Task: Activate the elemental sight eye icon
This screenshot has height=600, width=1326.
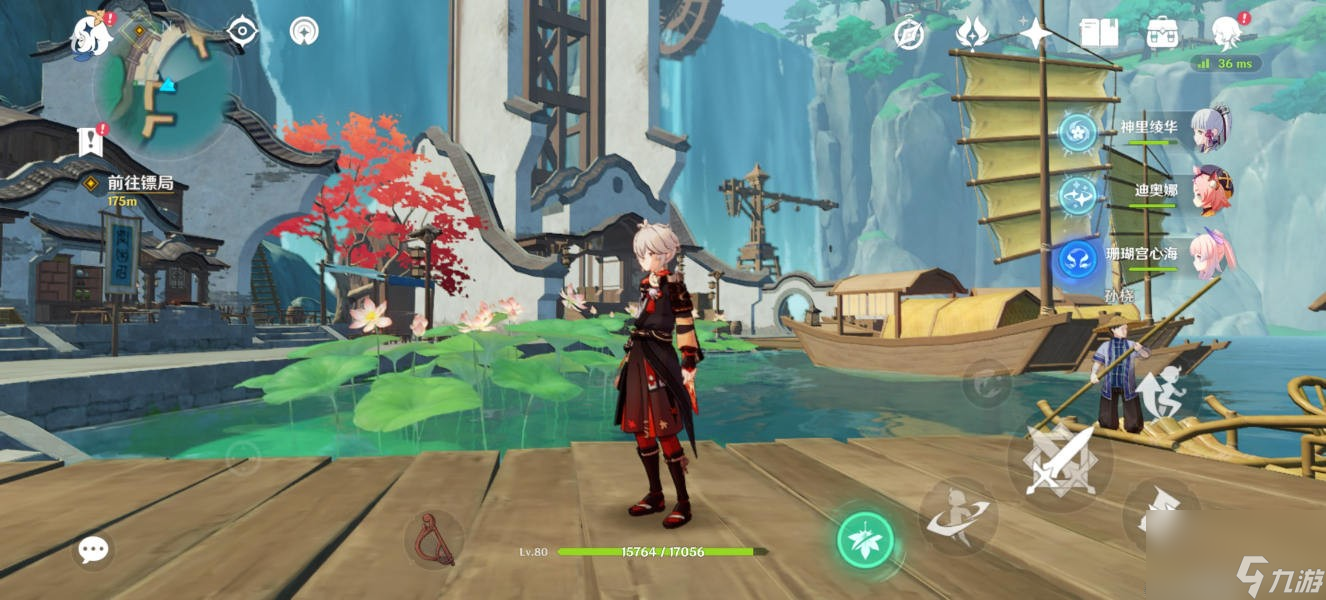Action: point(242,32)
